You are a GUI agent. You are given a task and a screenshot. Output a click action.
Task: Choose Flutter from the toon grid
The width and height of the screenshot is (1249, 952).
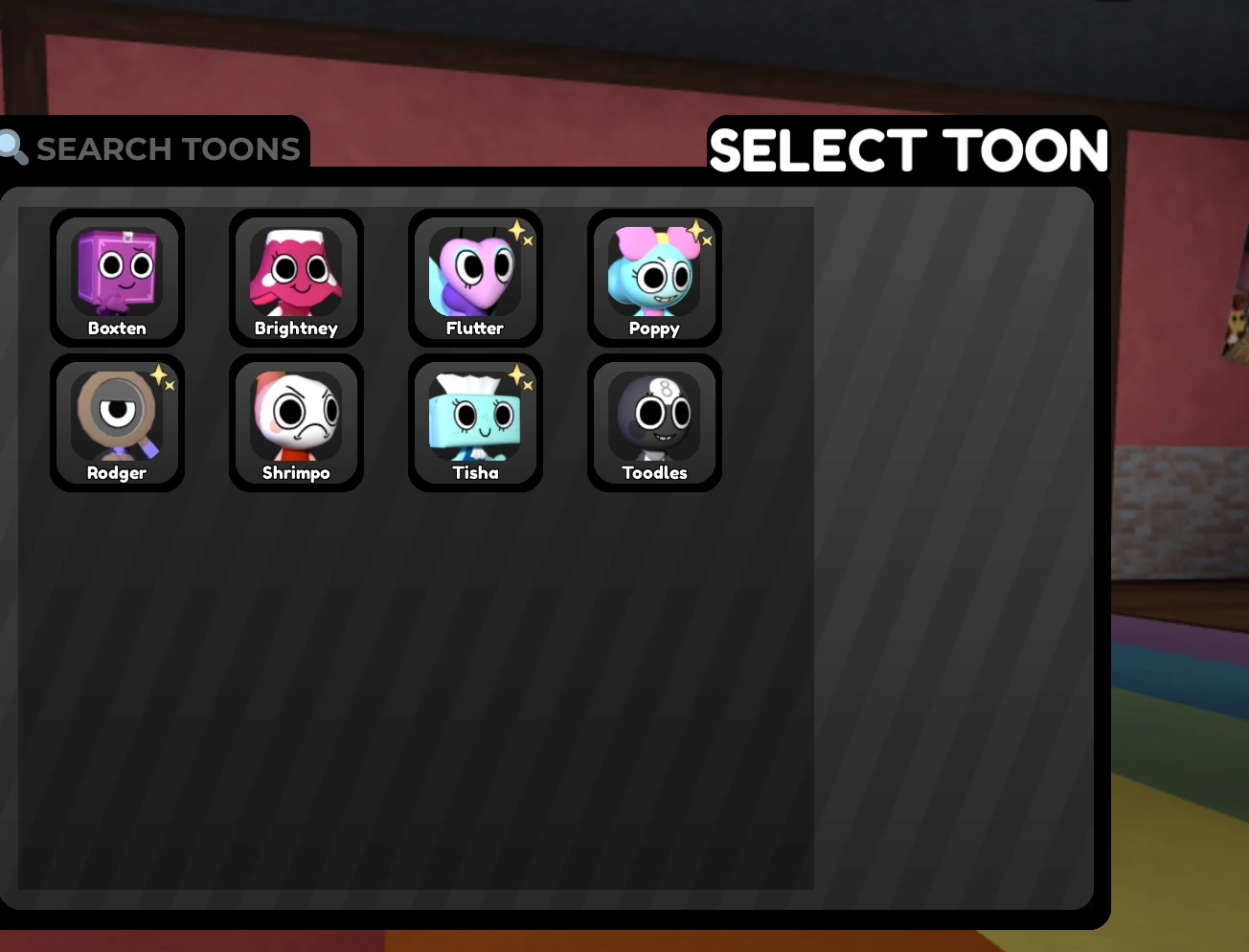click(x=475, y=273)
